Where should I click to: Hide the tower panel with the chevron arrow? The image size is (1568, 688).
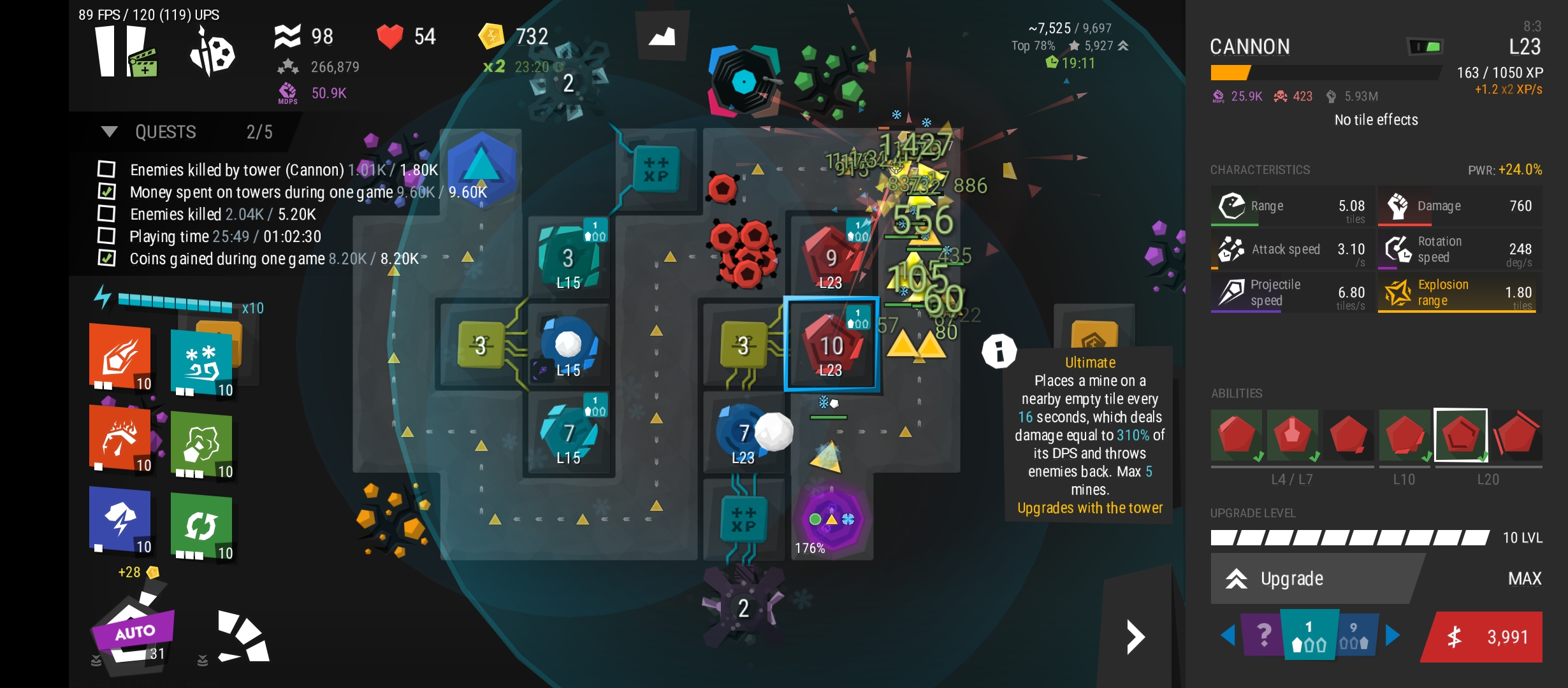1135,636
